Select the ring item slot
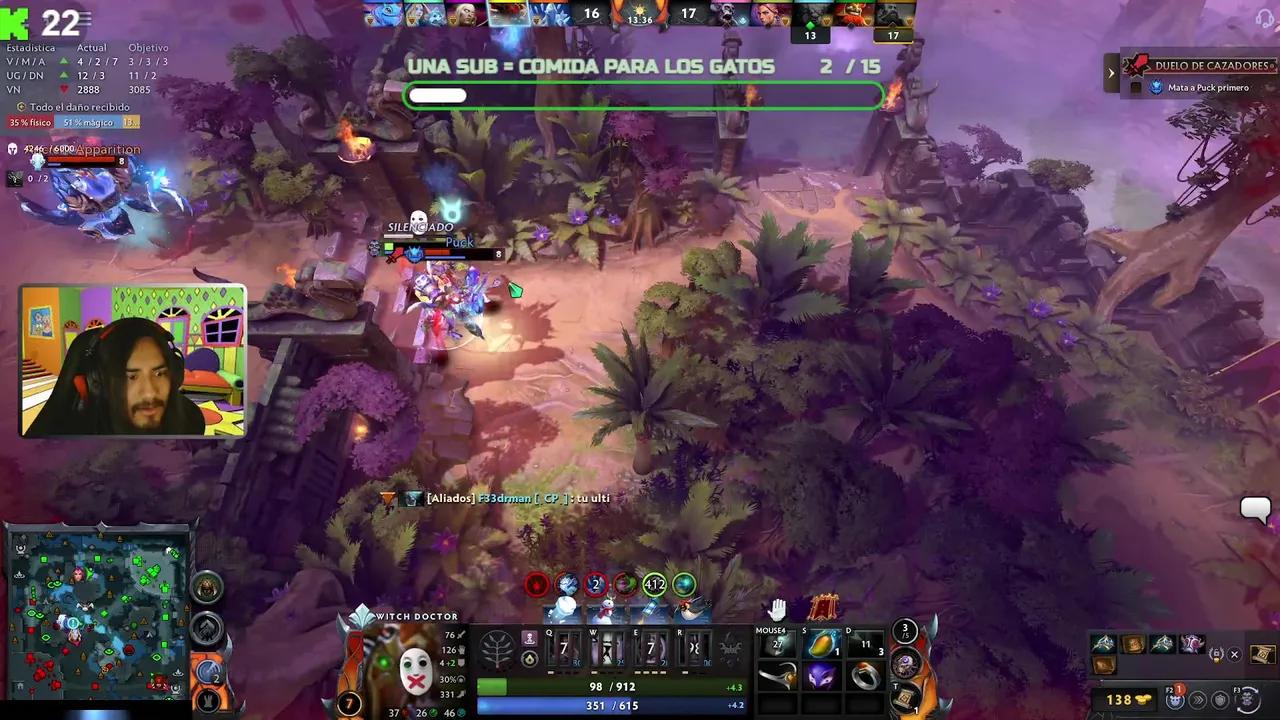This screenshot has width=1280, height=720. point(866,677)
